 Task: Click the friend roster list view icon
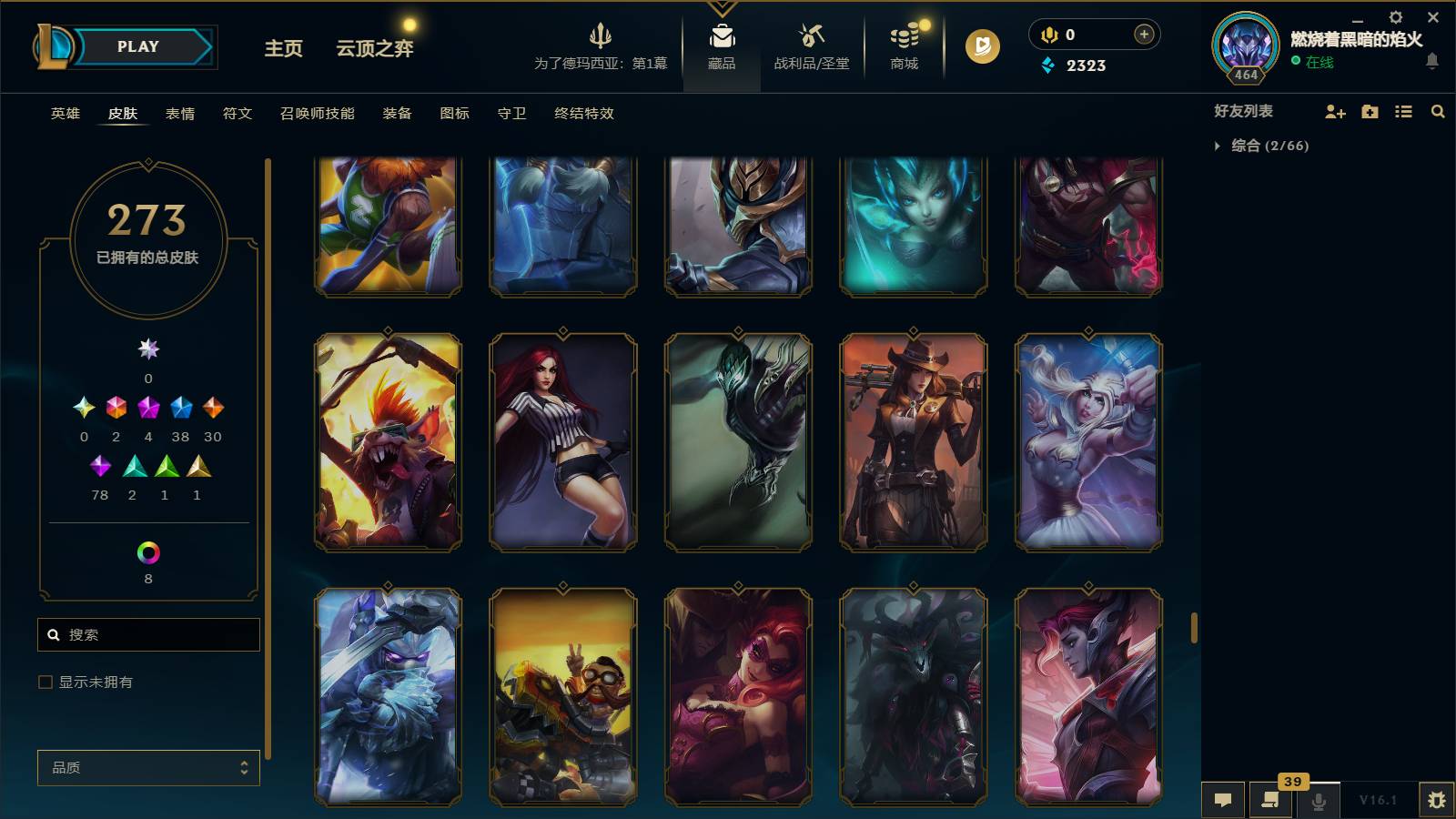pos(1403,111)
